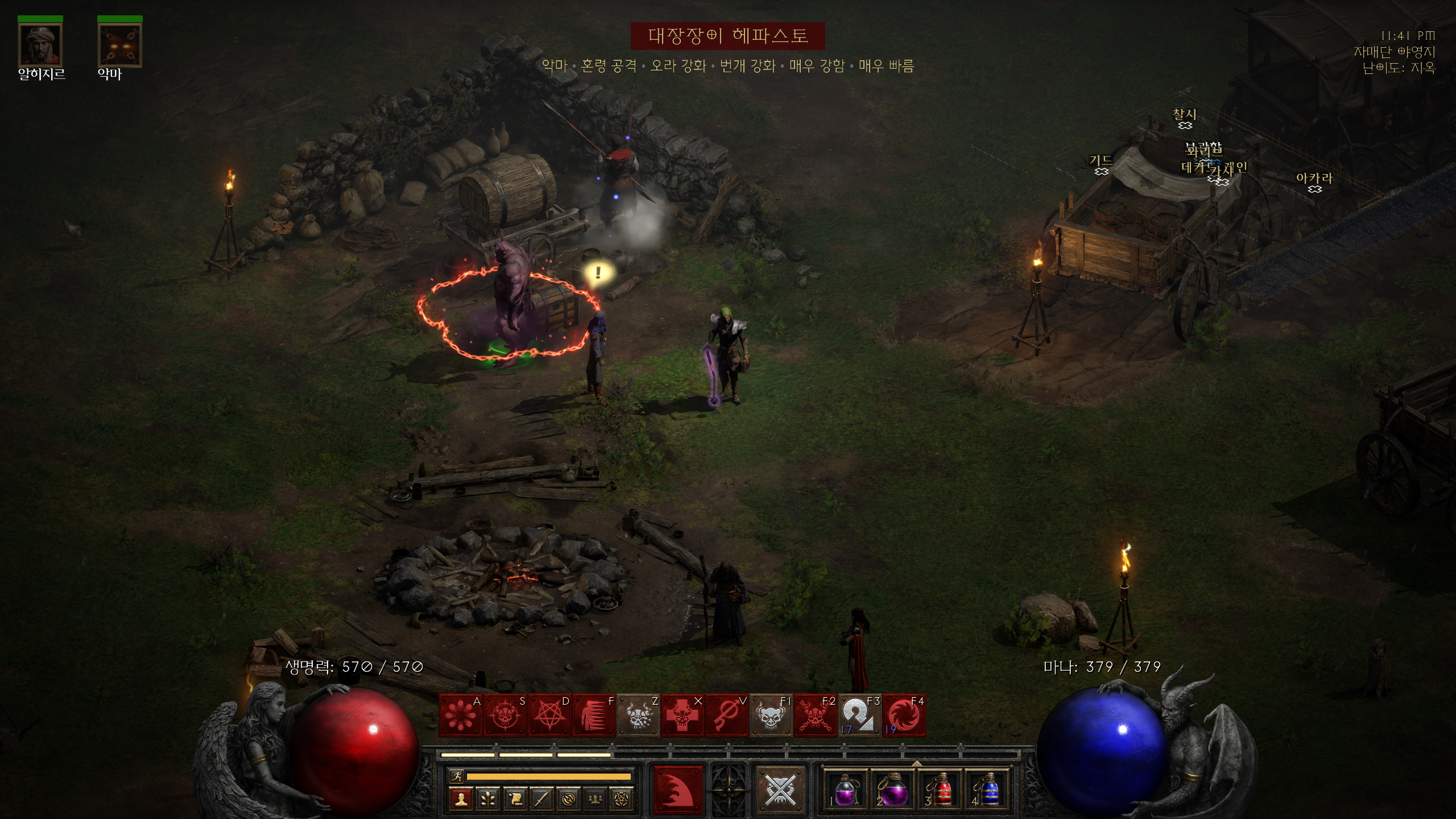
Task: Open the left-click skill selector with claw icon
Action: point(678,789)
